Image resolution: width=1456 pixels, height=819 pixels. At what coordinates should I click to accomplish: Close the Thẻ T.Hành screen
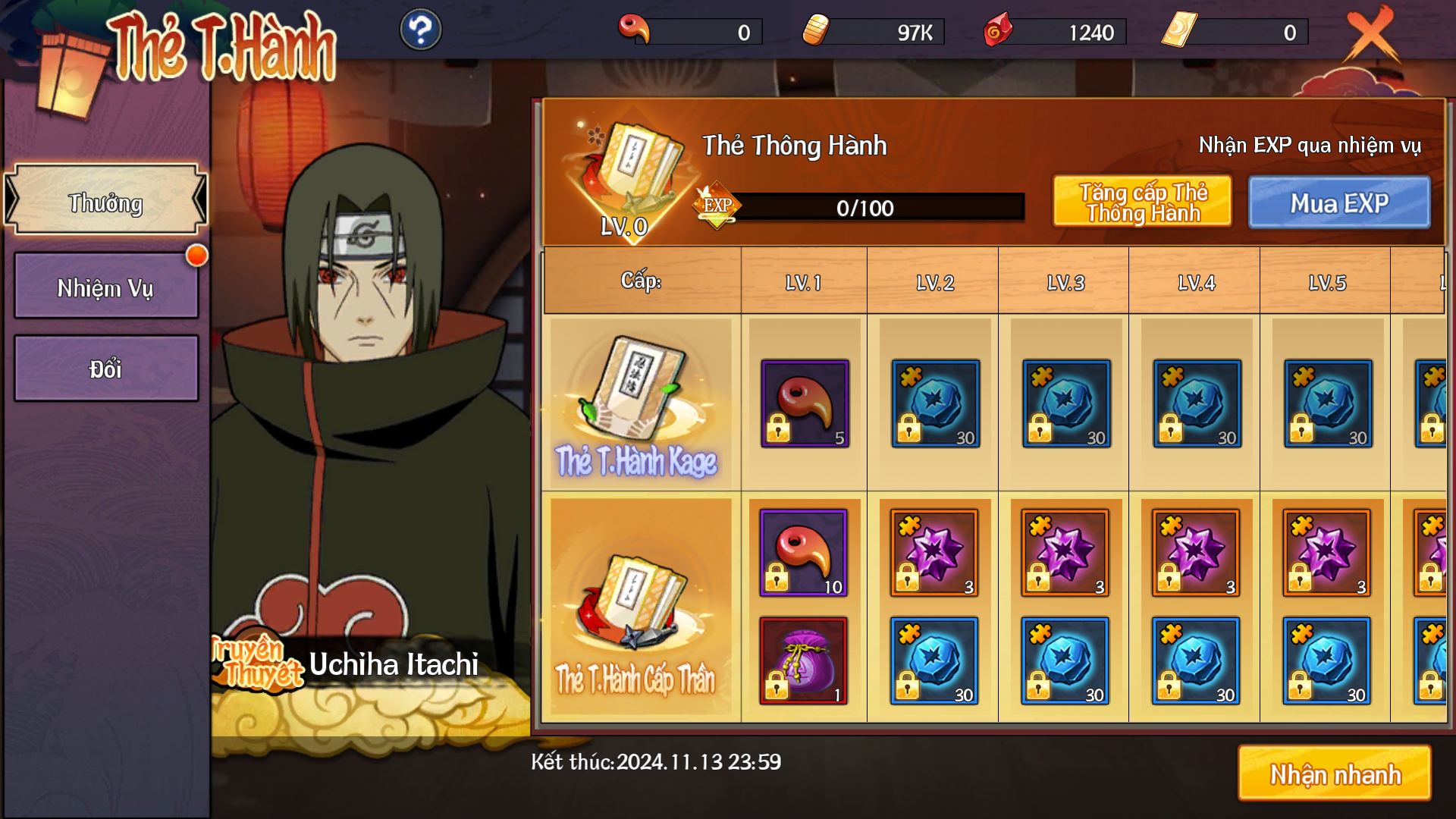[1371, 33]
